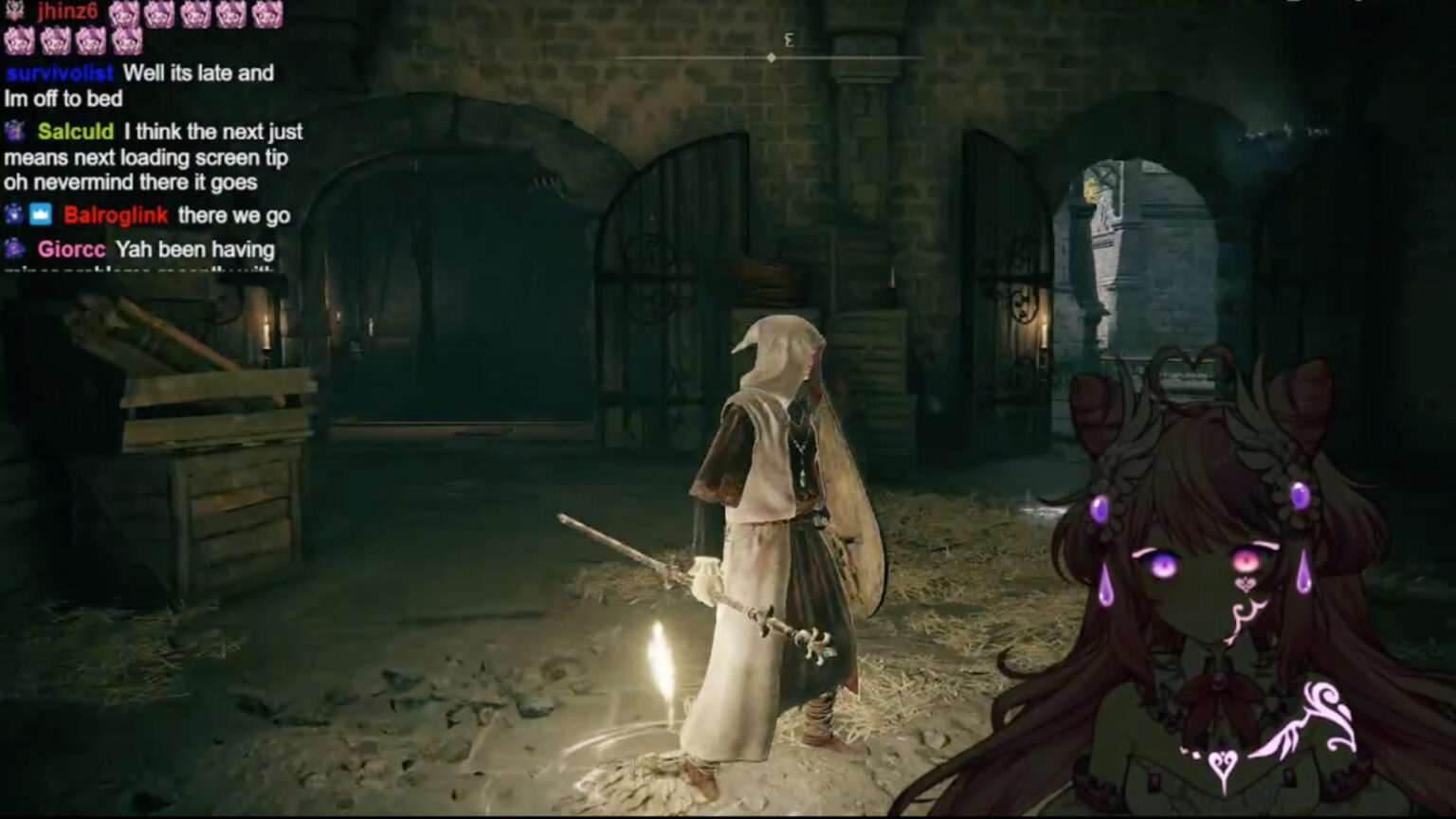
Task: Open Salculd's username in stream chat
Action: click(x=76, y=132)
